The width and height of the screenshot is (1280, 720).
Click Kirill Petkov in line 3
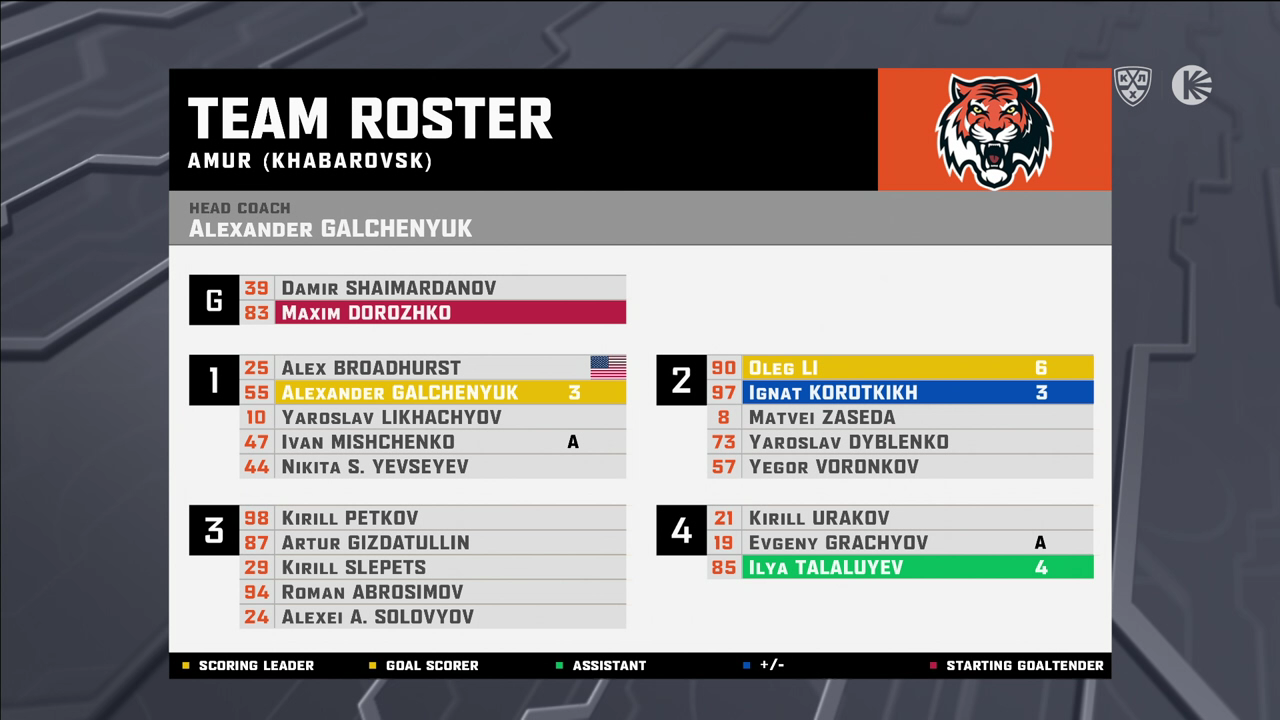432,518
